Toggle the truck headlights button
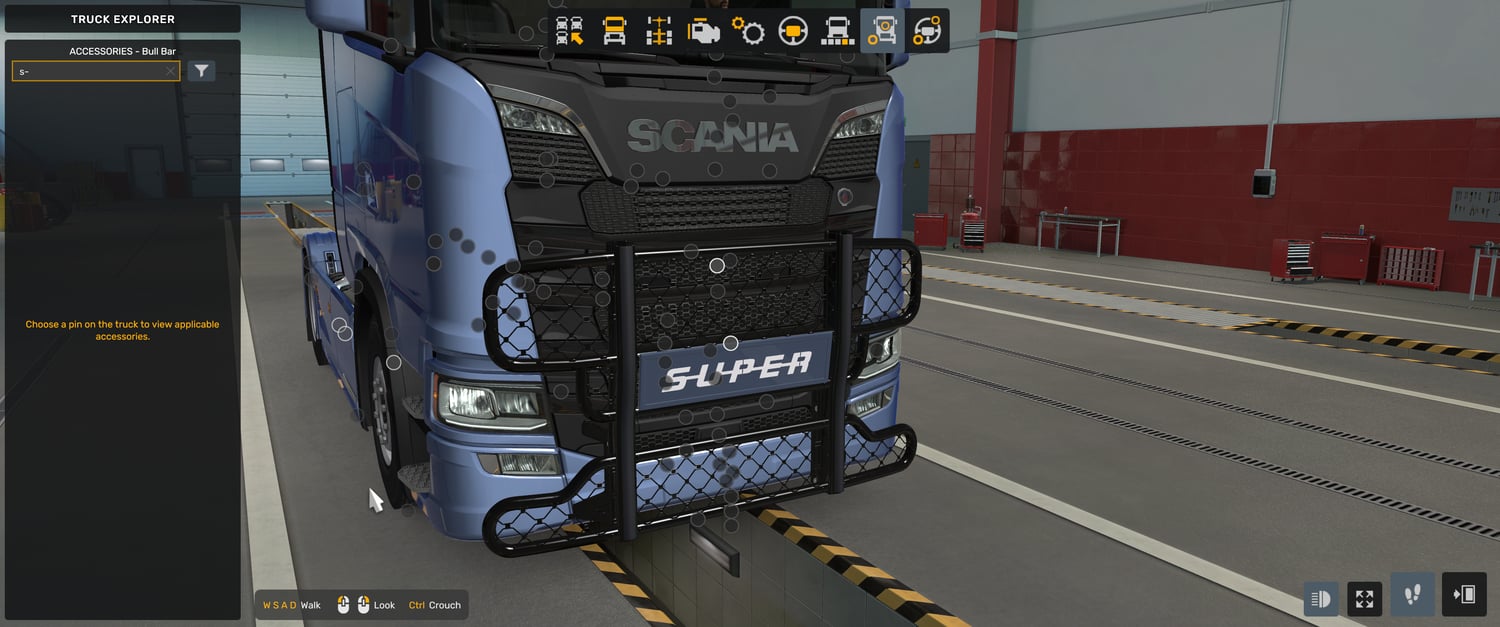 click(1320, 599)
